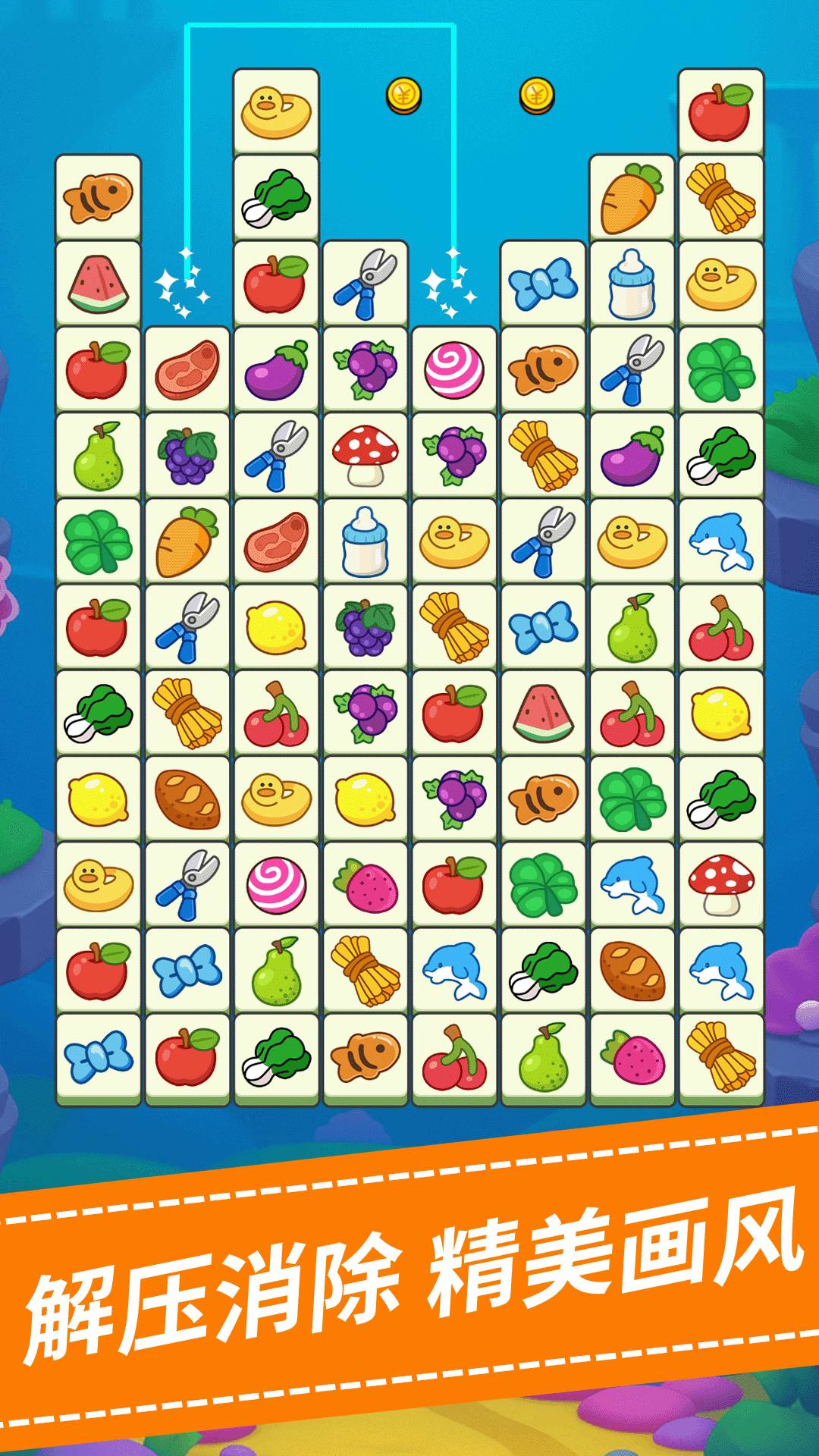
Task: Pick the carrot tile beside the wheat bundle
Action: pos(632,199)
